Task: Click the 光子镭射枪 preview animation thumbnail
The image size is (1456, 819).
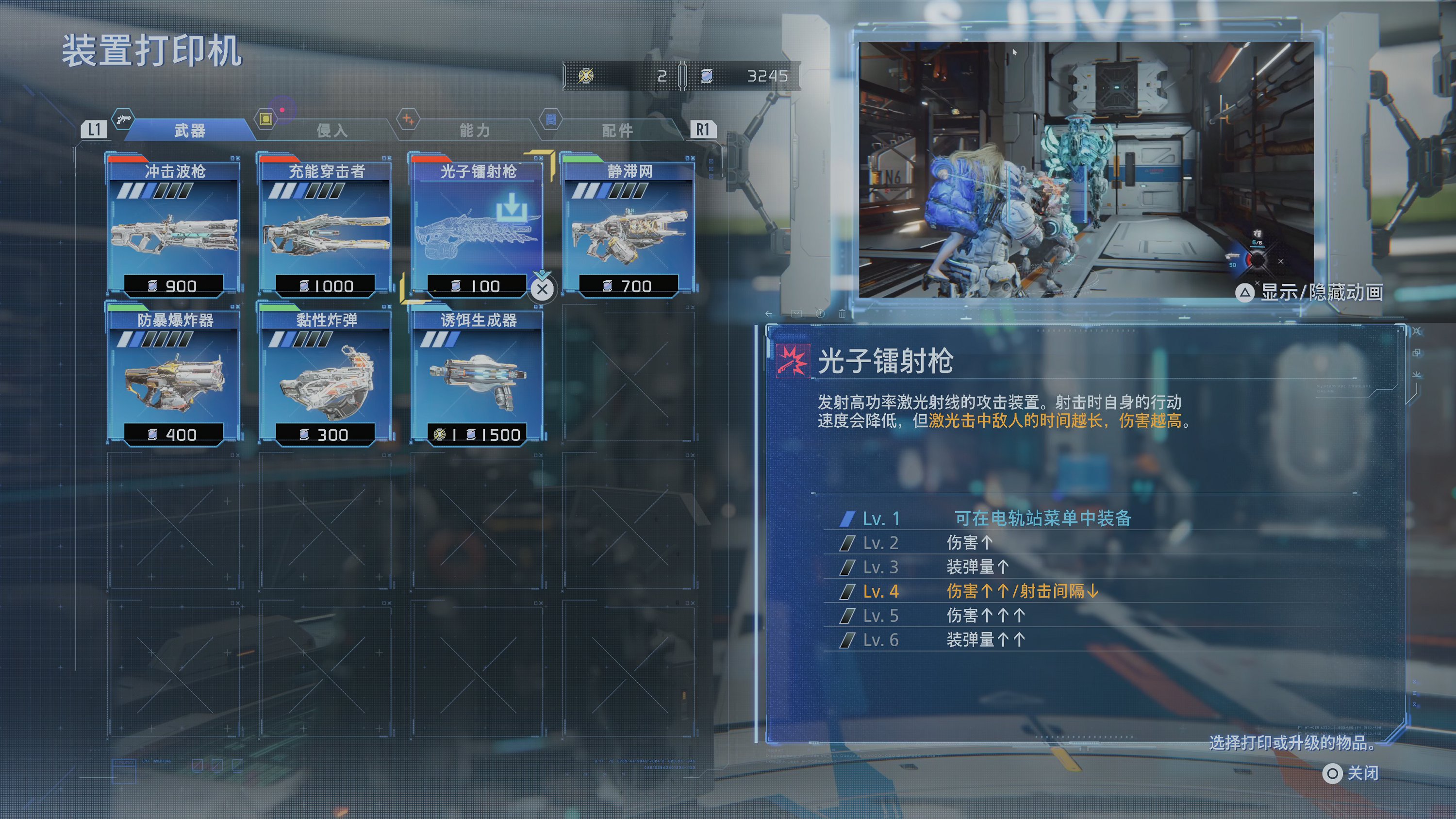Action: click(1085, 169)
